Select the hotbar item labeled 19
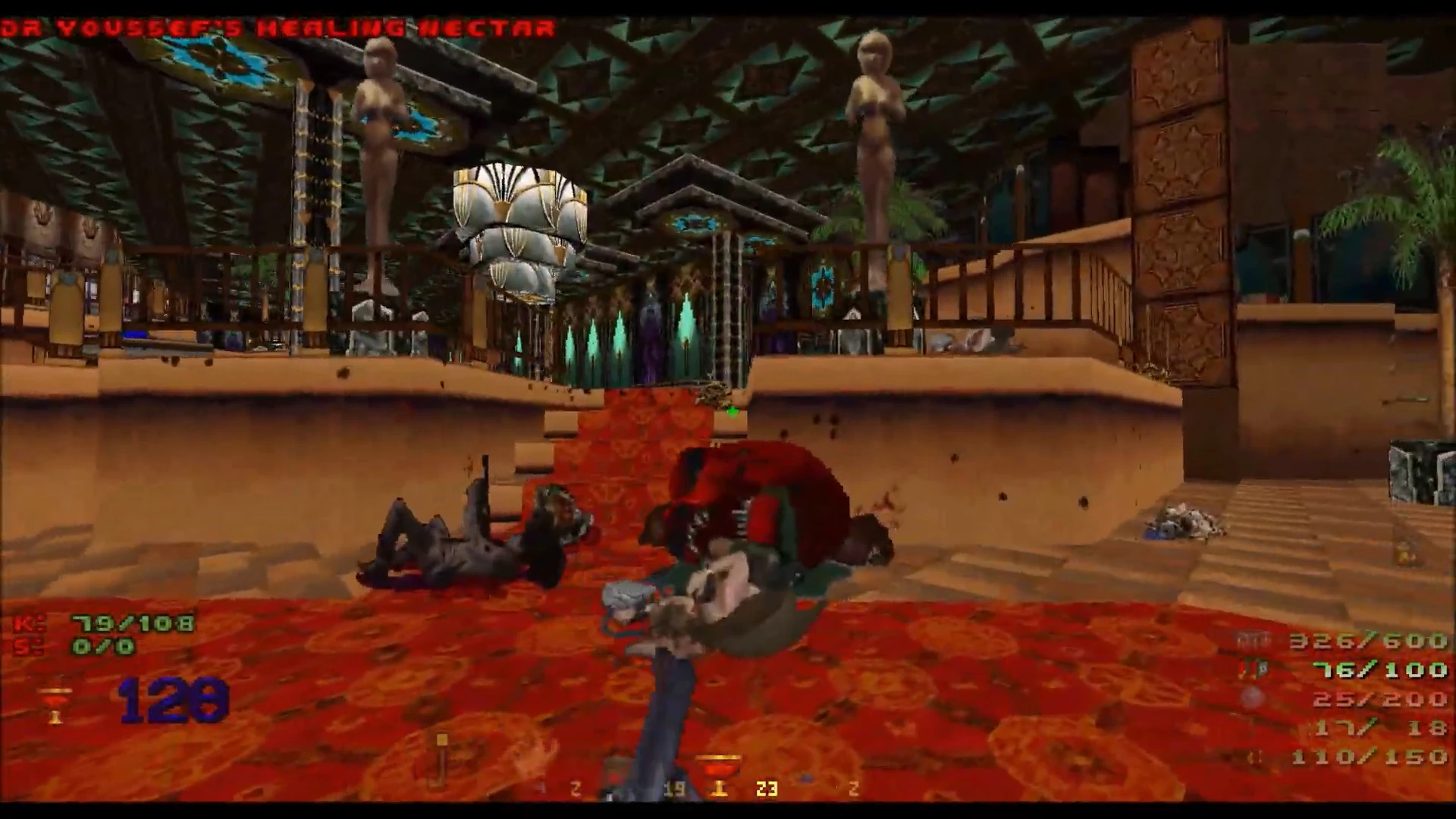The height and width of the screenshot is (819, 1456). [x=673, y=789]
